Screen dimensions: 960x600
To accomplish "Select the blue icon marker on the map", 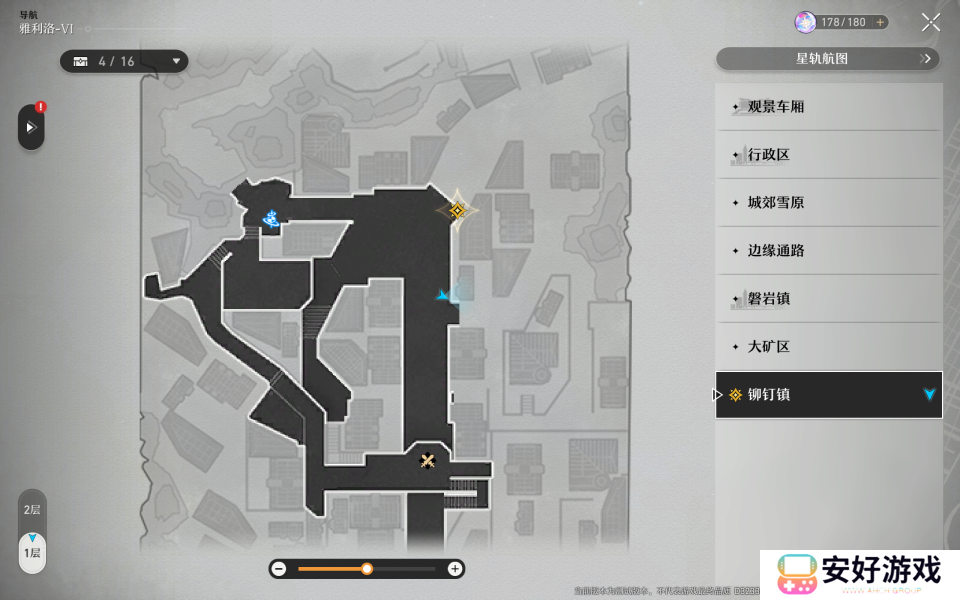I will click(271, 217).
